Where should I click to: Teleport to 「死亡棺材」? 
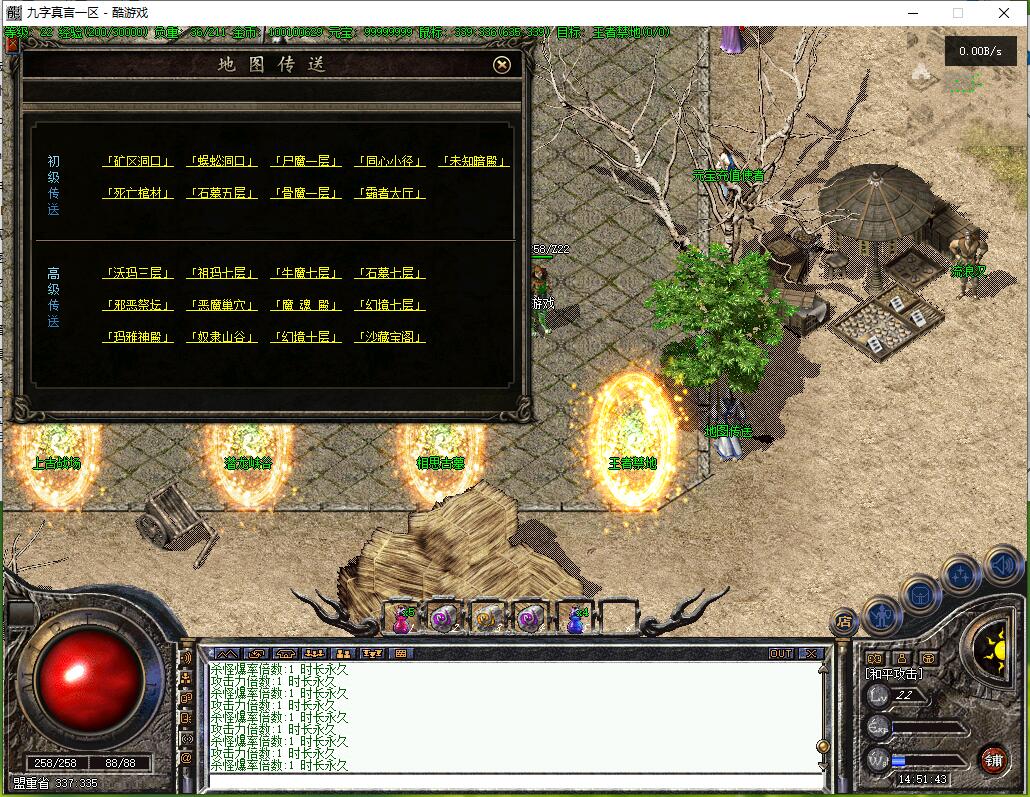click(x=137, y=193)
